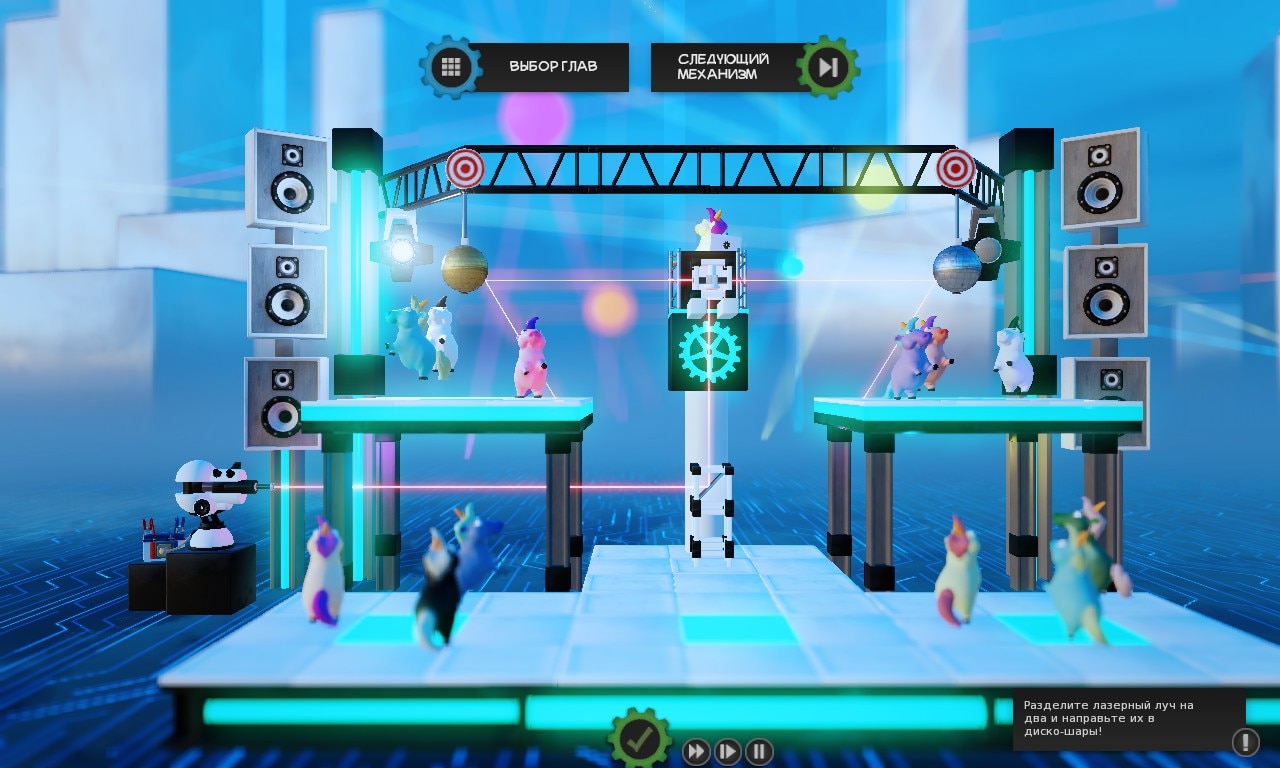Select the glowing gear emblem on central pillar

pos(707,349)
